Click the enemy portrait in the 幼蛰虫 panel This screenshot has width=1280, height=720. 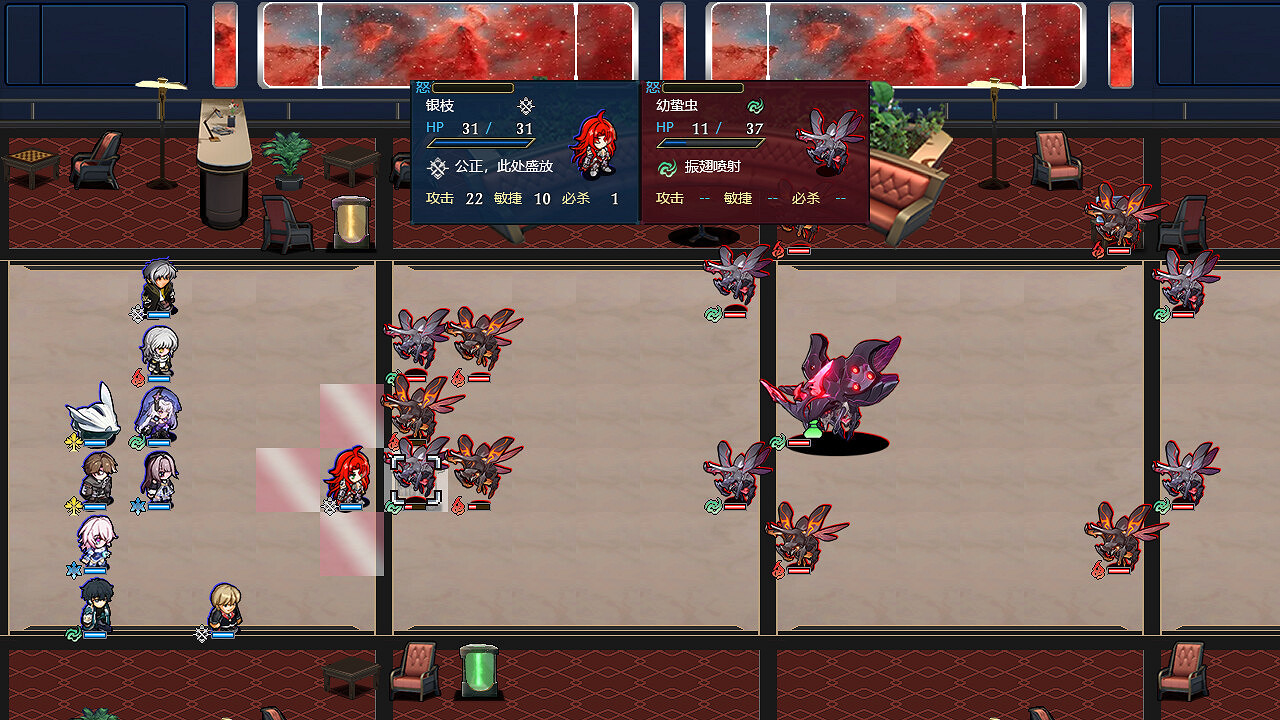(x=827, y=143)
